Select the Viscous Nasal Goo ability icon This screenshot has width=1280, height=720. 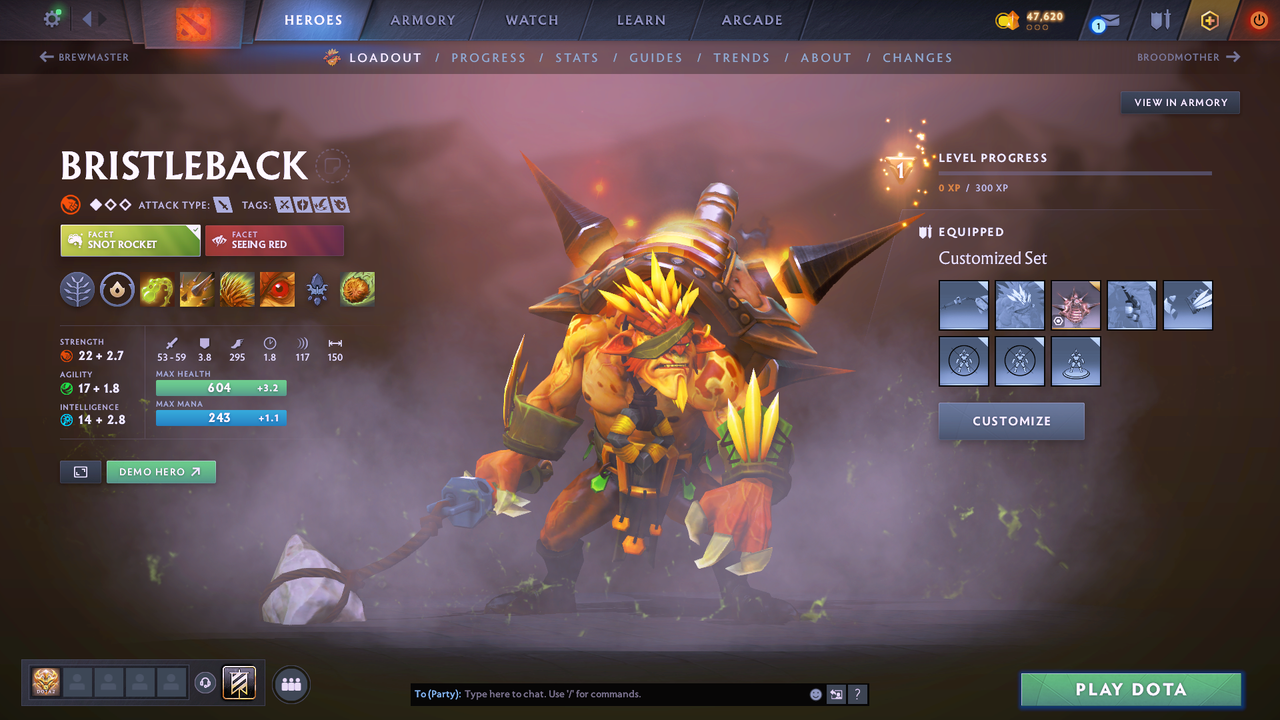(x=157, y=290)
